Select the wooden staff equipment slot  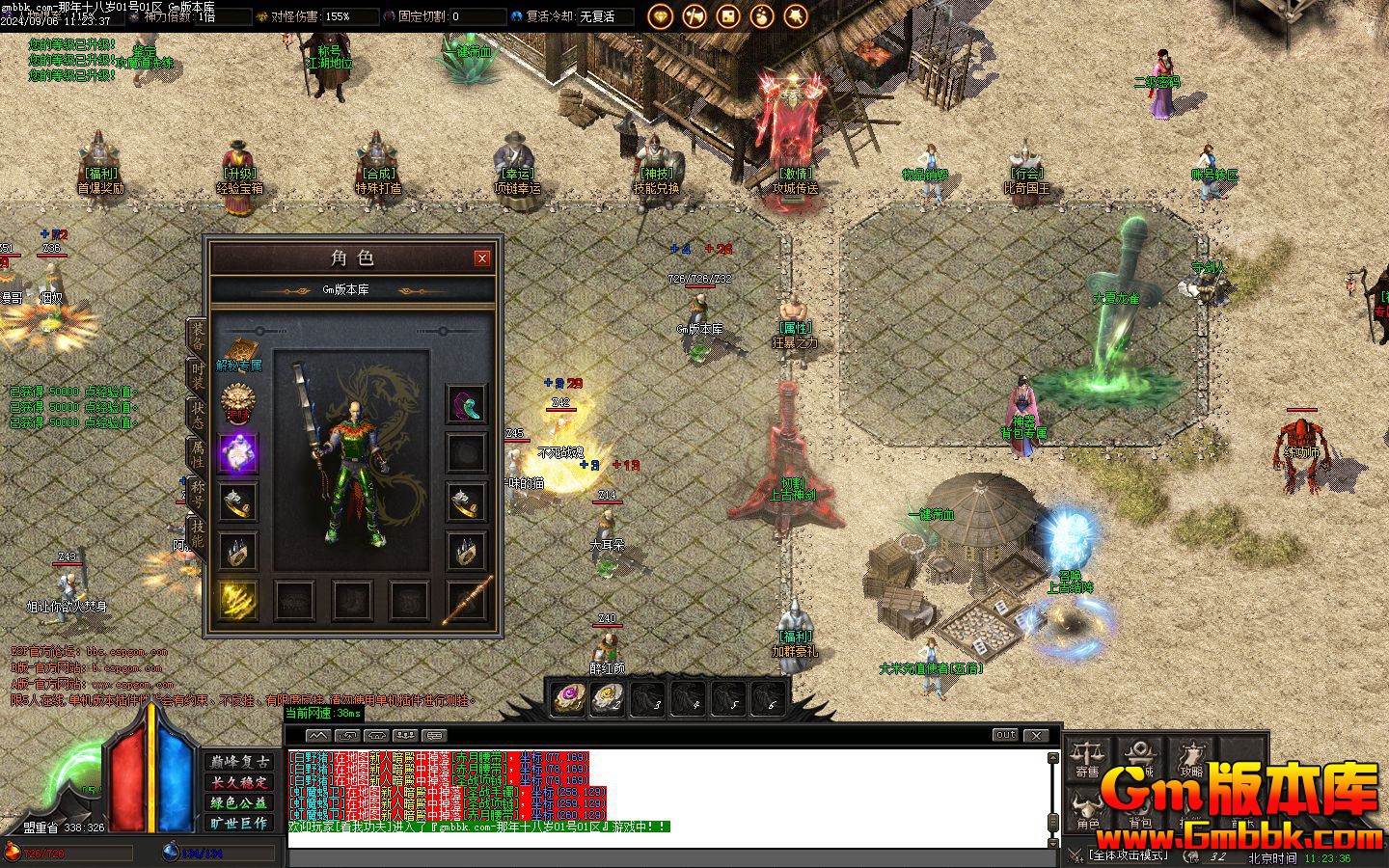pyautogui.click(x=467, y=599)
